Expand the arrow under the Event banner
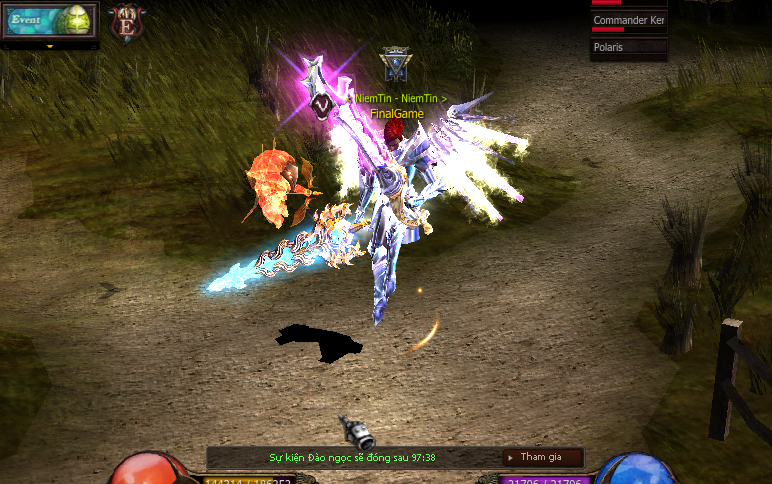This screenshot has width=772, height=484. (50, 45)
